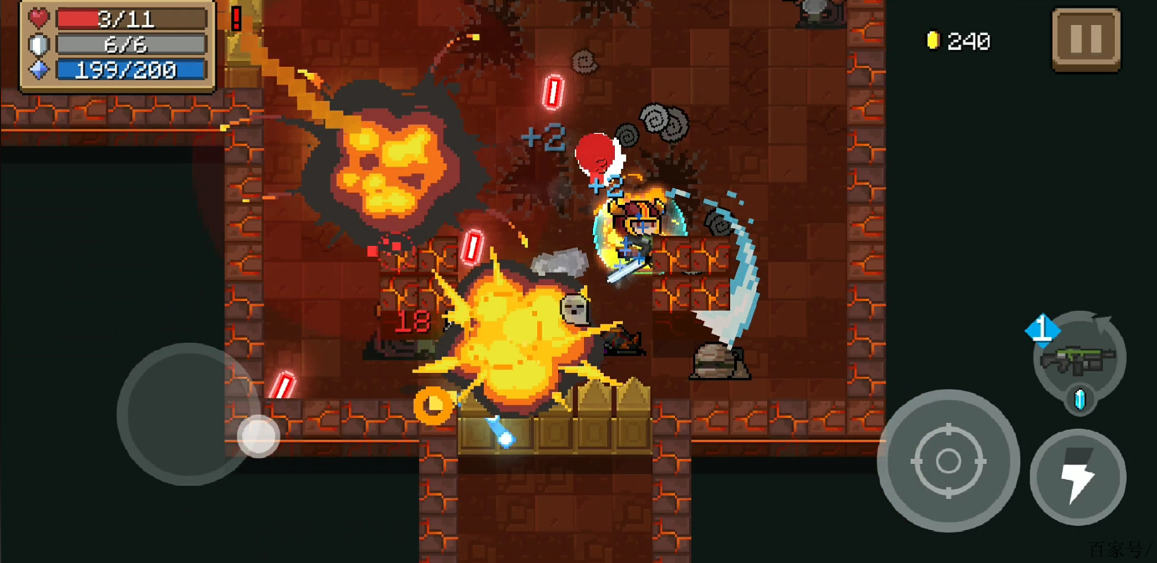The width and height of the screenshot is (1157, 563).
Task: Tap the crosshair attack button
Action: (948, 461)
